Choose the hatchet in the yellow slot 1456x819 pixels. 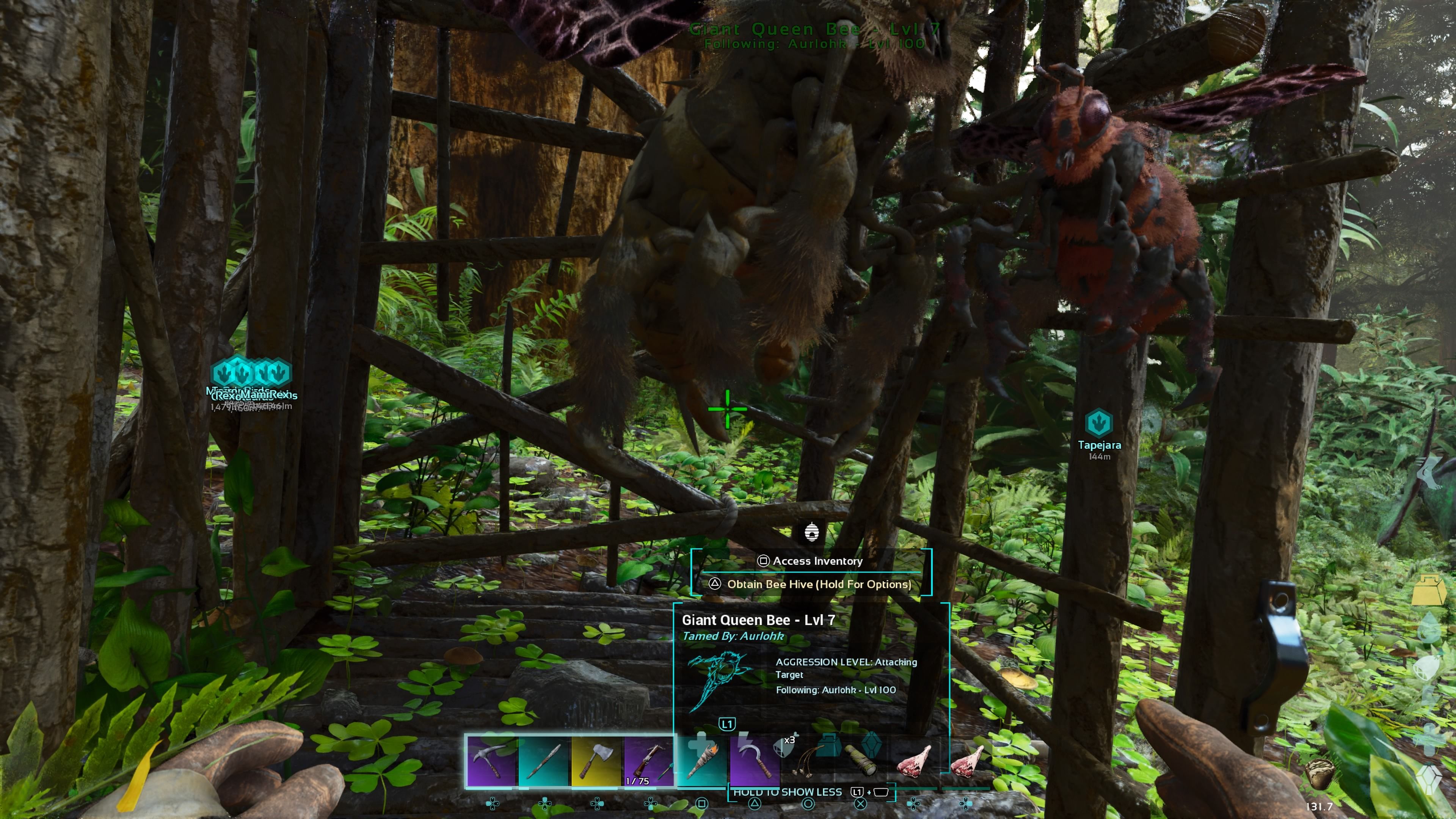(596, 760)
